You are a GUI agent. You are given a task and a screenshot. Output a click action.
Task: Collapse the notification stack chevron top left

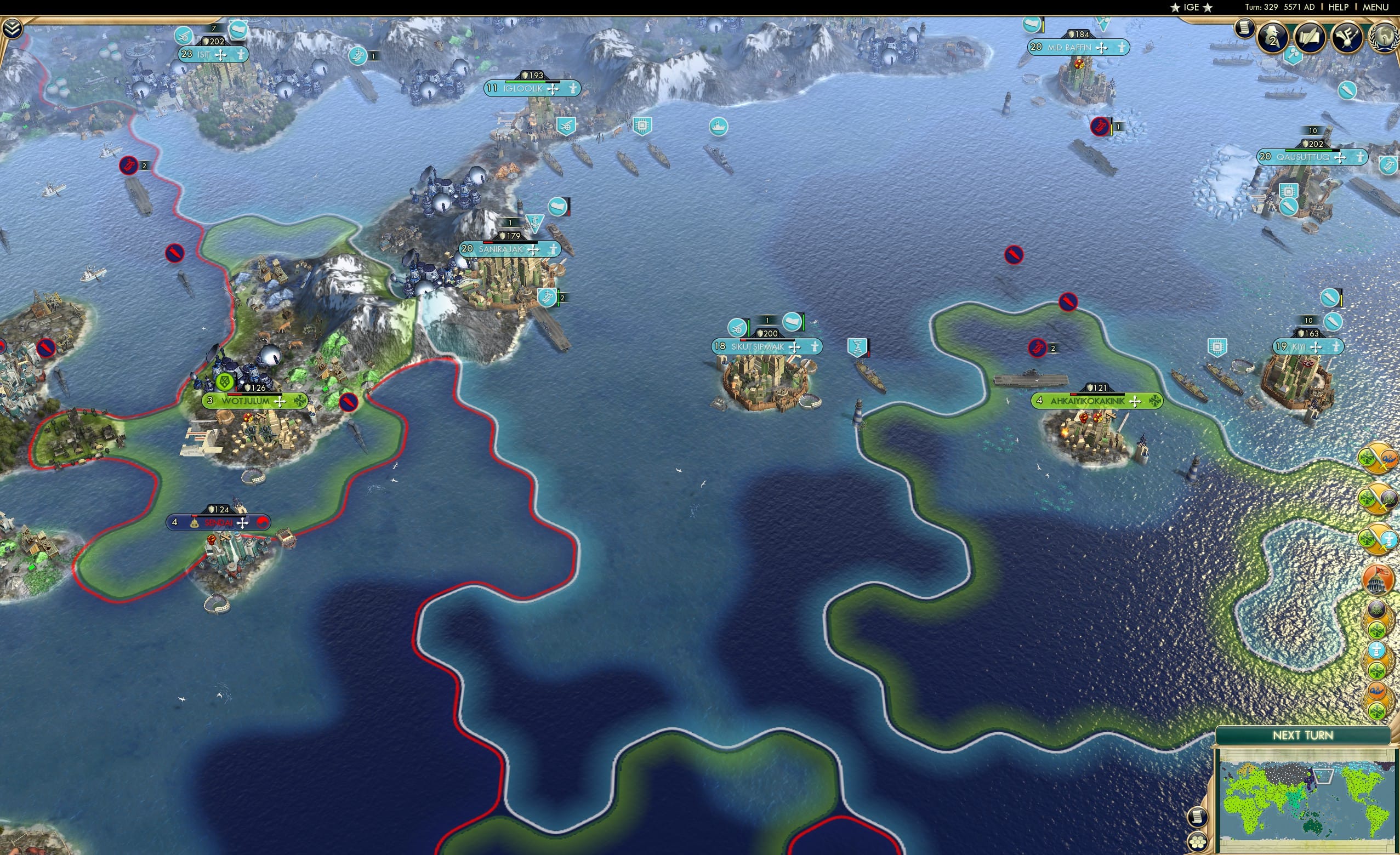[13, 29]
